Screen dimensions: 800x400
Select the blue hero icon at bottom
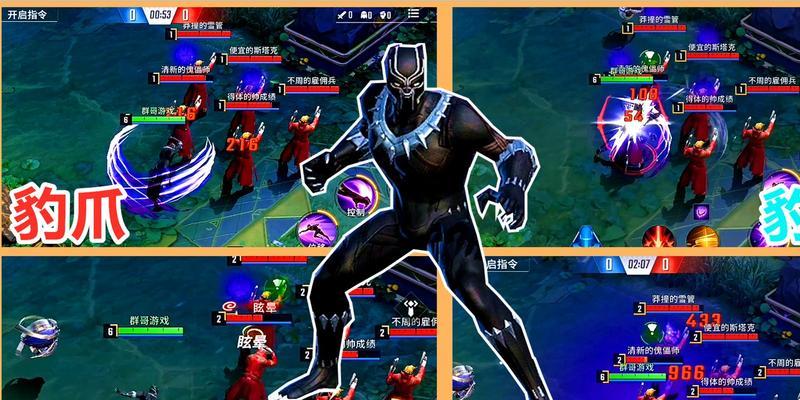pyautogui.click(x=586, y=237)
